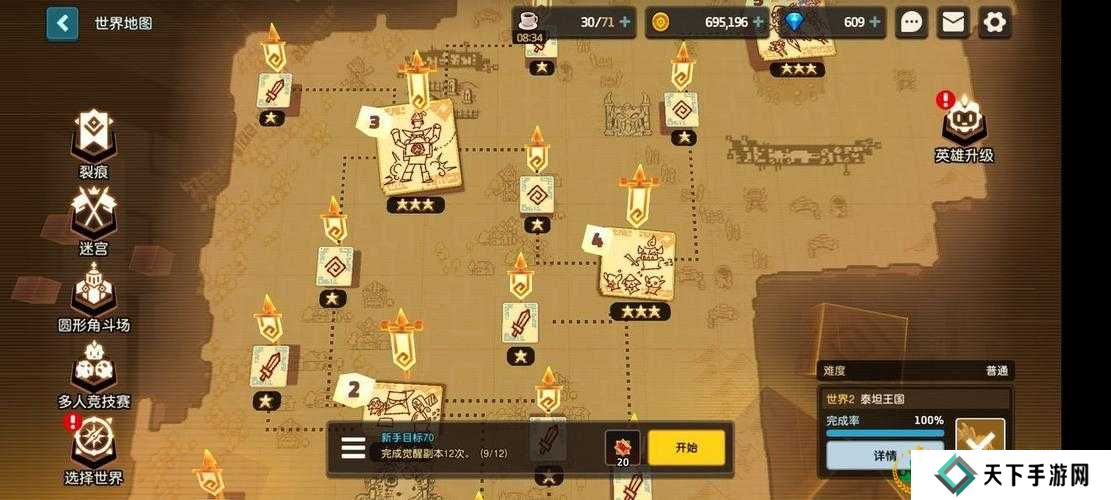This screenshot has width=1111, height=500.
Task: View world details with 详情 button
Action: point(884,456)
